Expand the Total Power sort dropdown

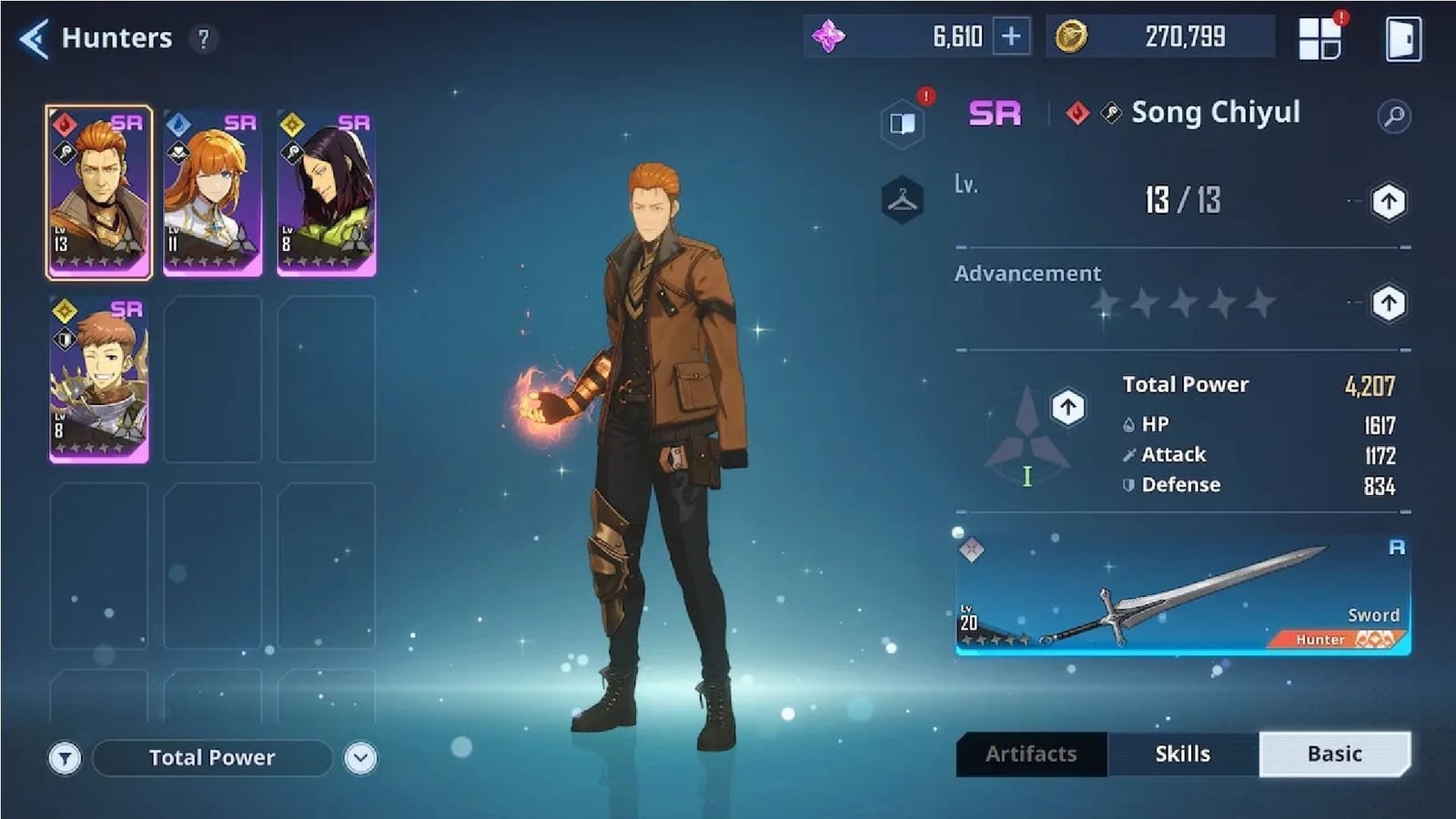click(361, 757)
